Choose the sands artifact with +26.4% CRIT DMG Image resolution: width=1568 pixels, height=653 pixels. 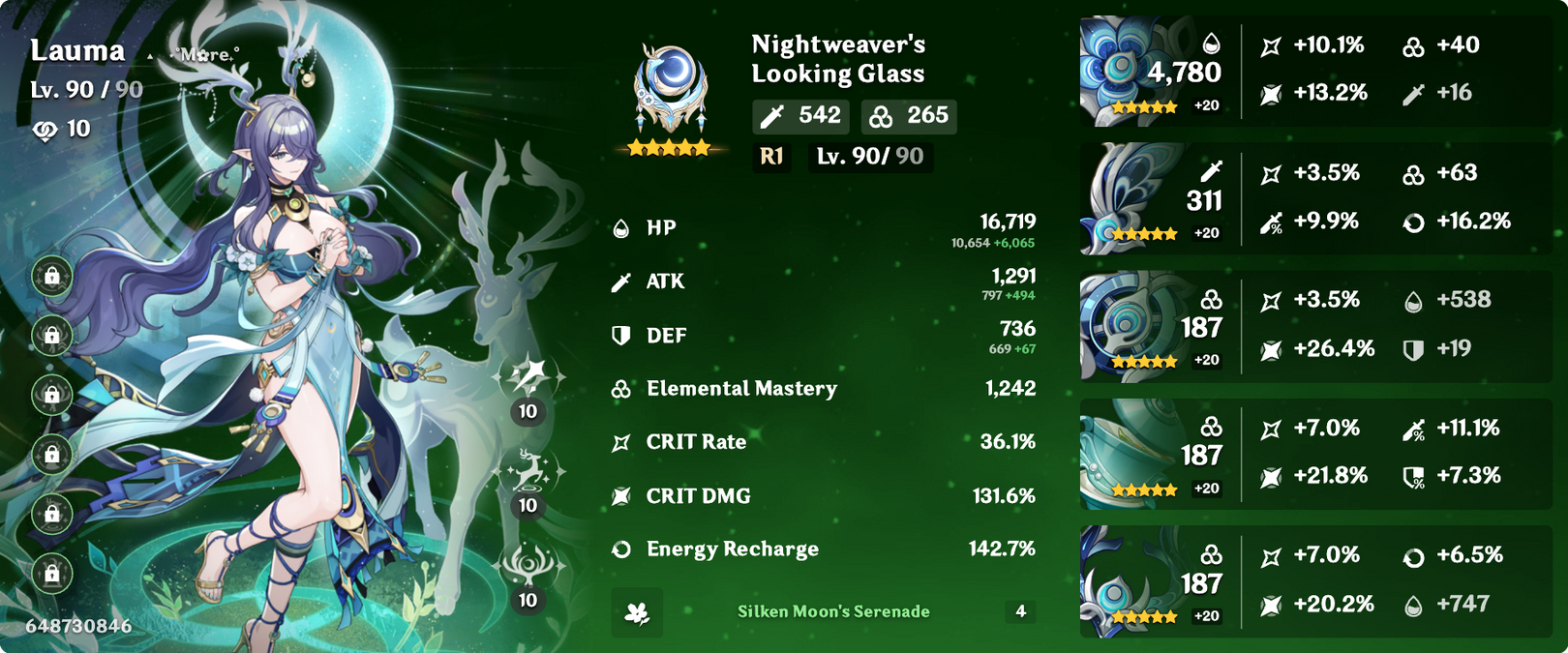[x=1128, y=326]
